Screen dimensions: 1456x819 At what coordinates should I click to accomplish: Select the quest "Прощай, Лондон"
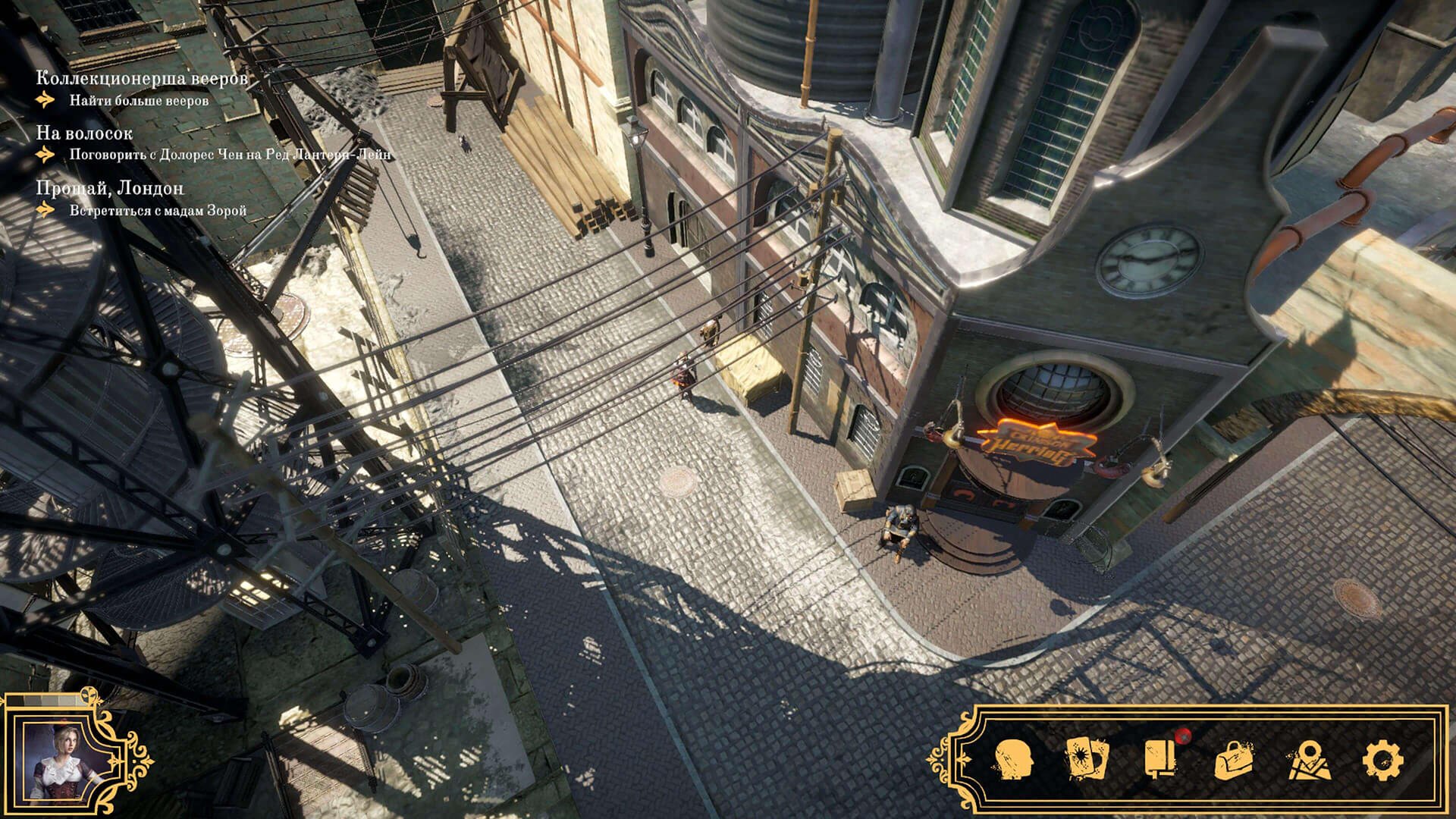click(110, 189)
